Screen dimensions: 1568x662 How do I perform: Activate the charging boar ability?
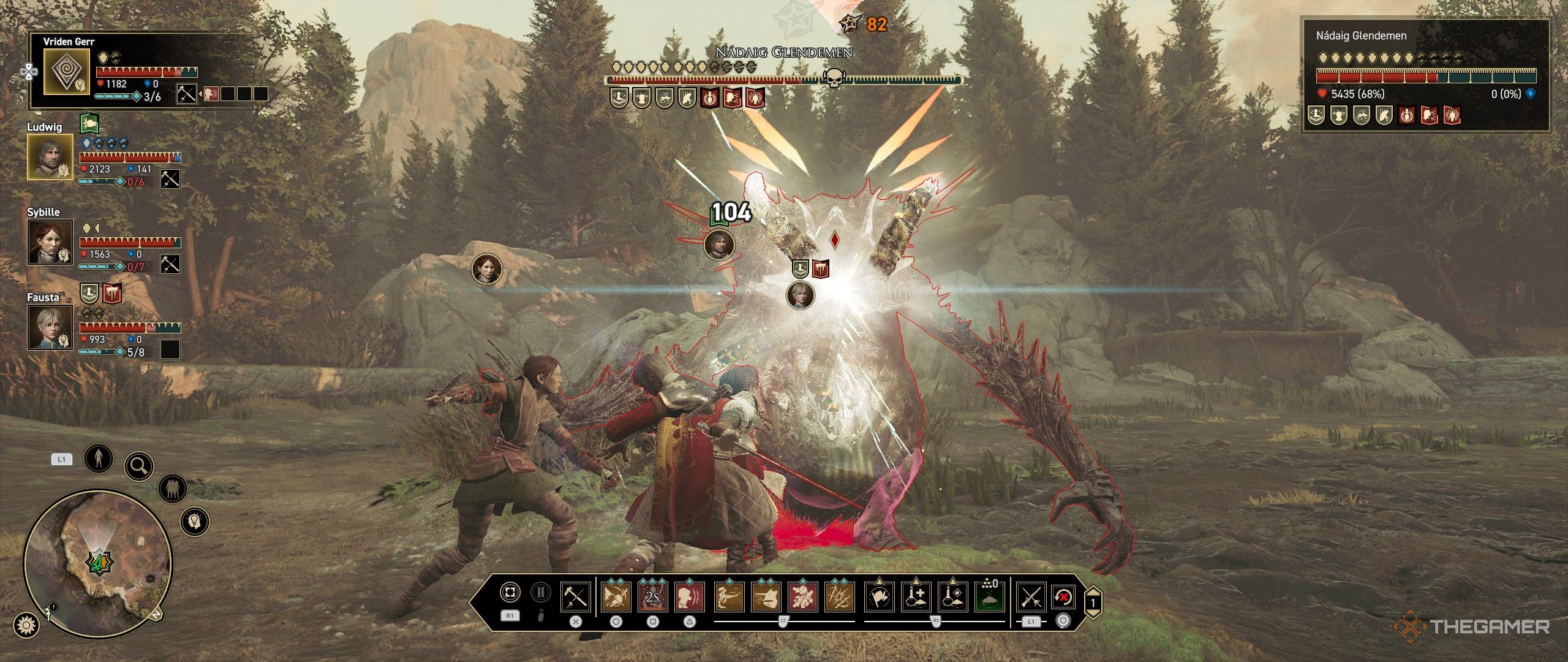click(x=766, y=596)
